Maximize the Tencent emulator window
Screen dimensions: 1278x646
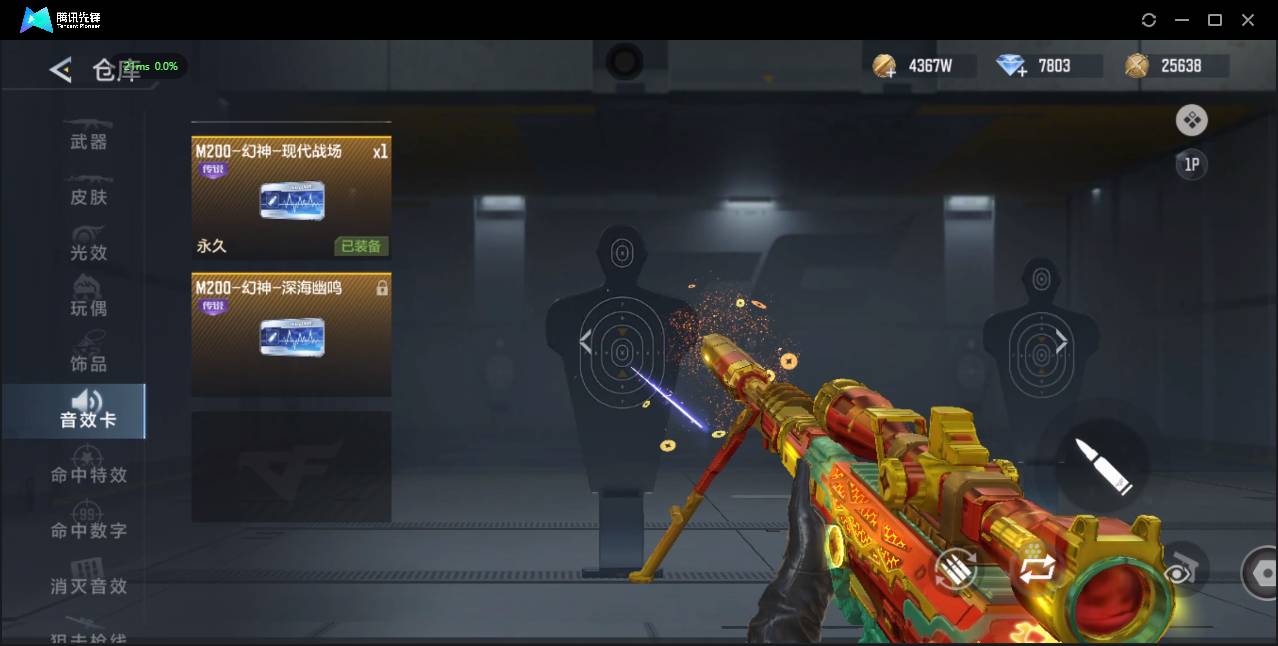click(1215, 20)
